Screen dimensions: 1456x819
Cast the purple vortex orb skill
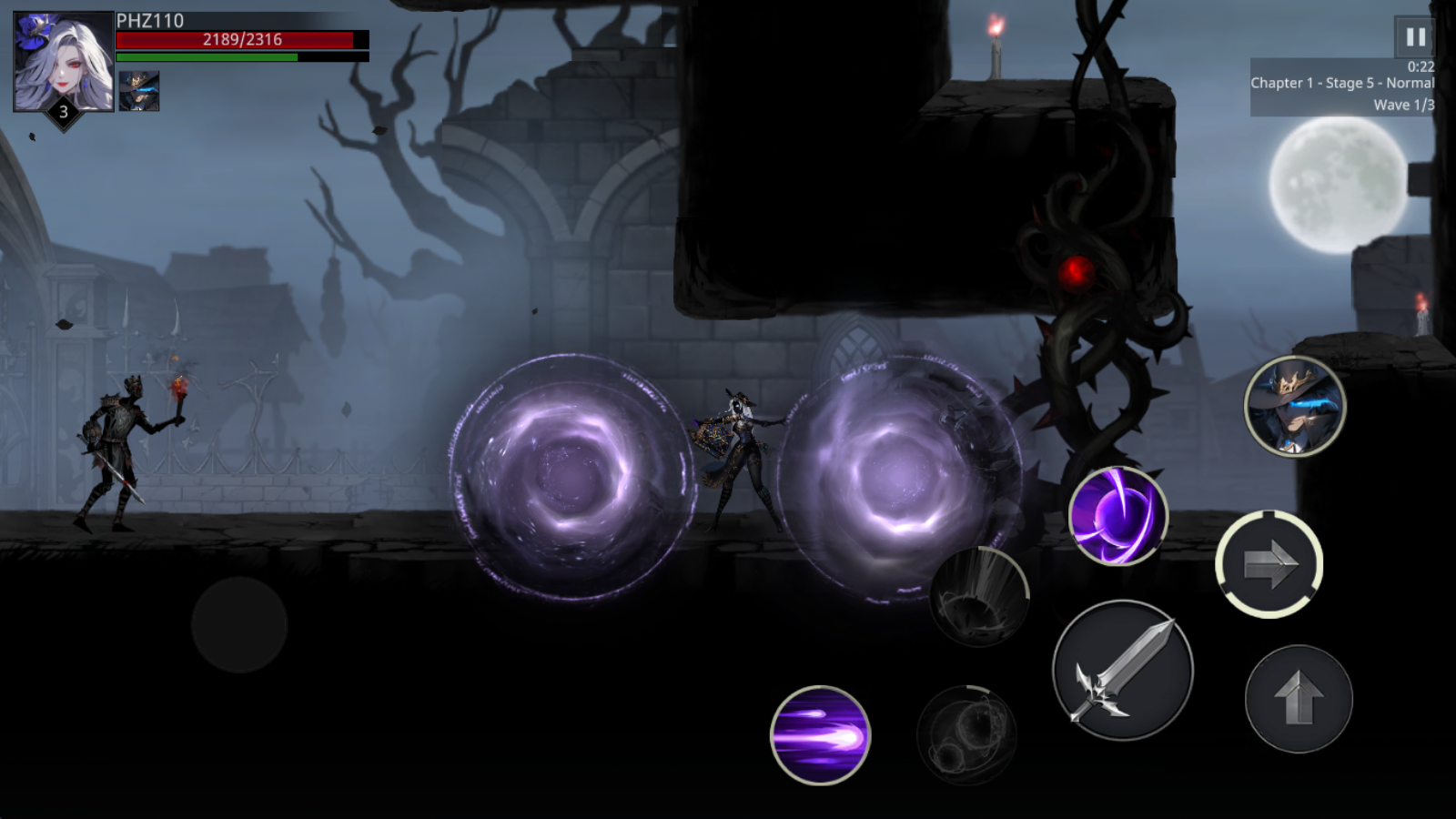click(1117, 516)
